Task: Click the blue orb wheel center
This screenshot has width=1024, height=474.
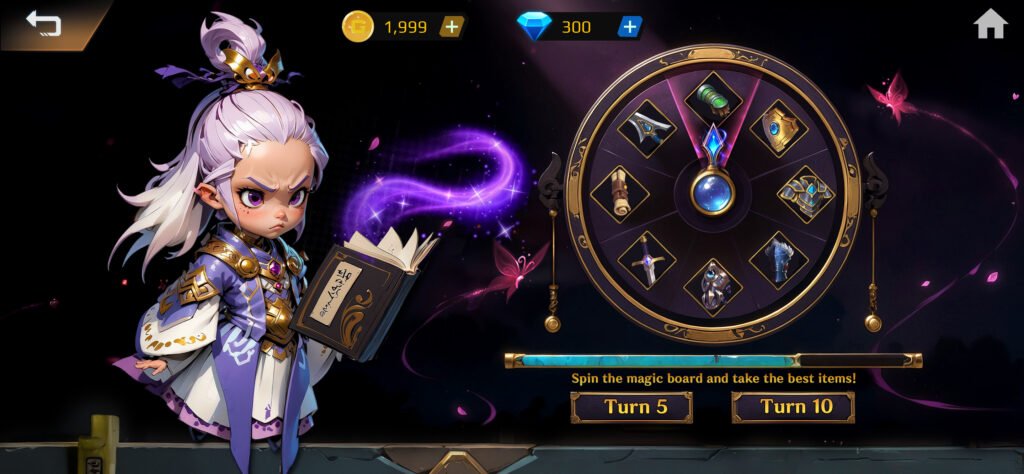Action: (x=712, y=192)
